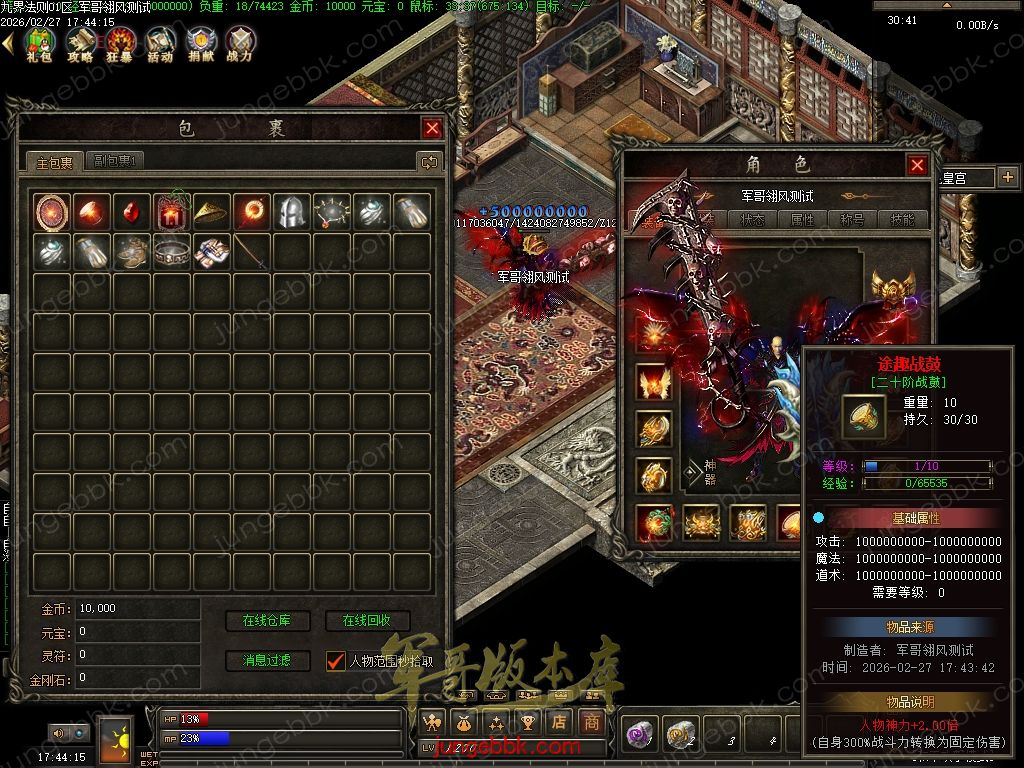
Task: Open the message filter (消息过滤)
Action: pyautogui.click(x=267, y=660)
